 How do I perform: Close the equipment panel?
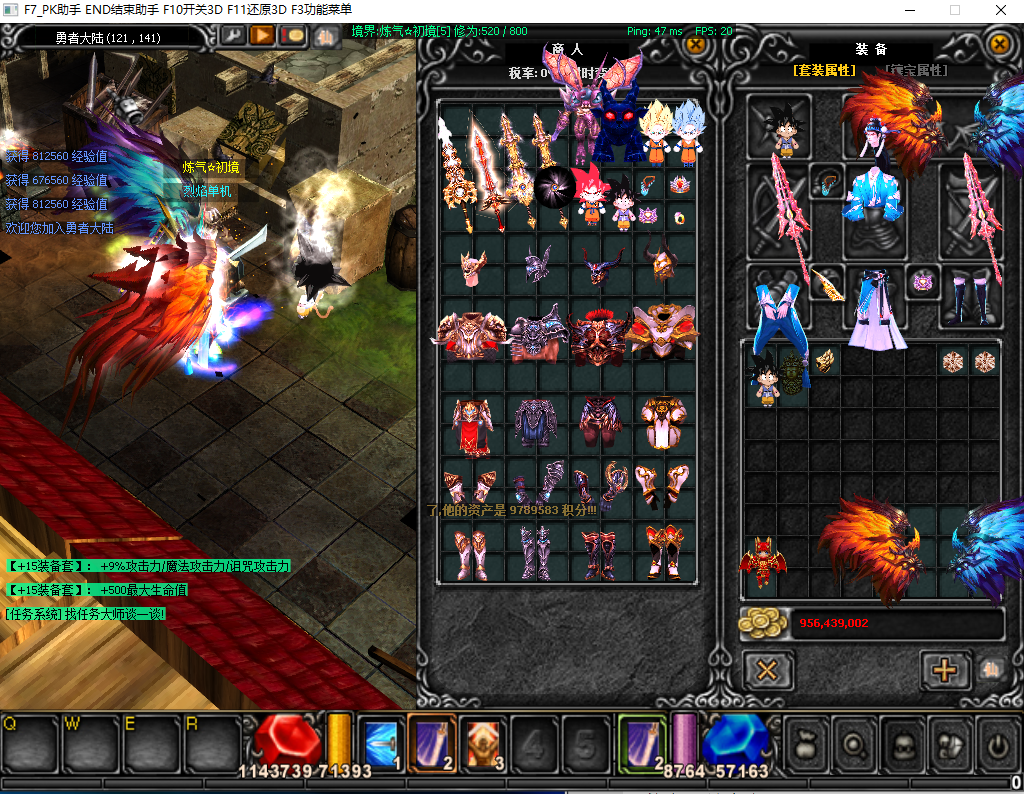(998, 44)
